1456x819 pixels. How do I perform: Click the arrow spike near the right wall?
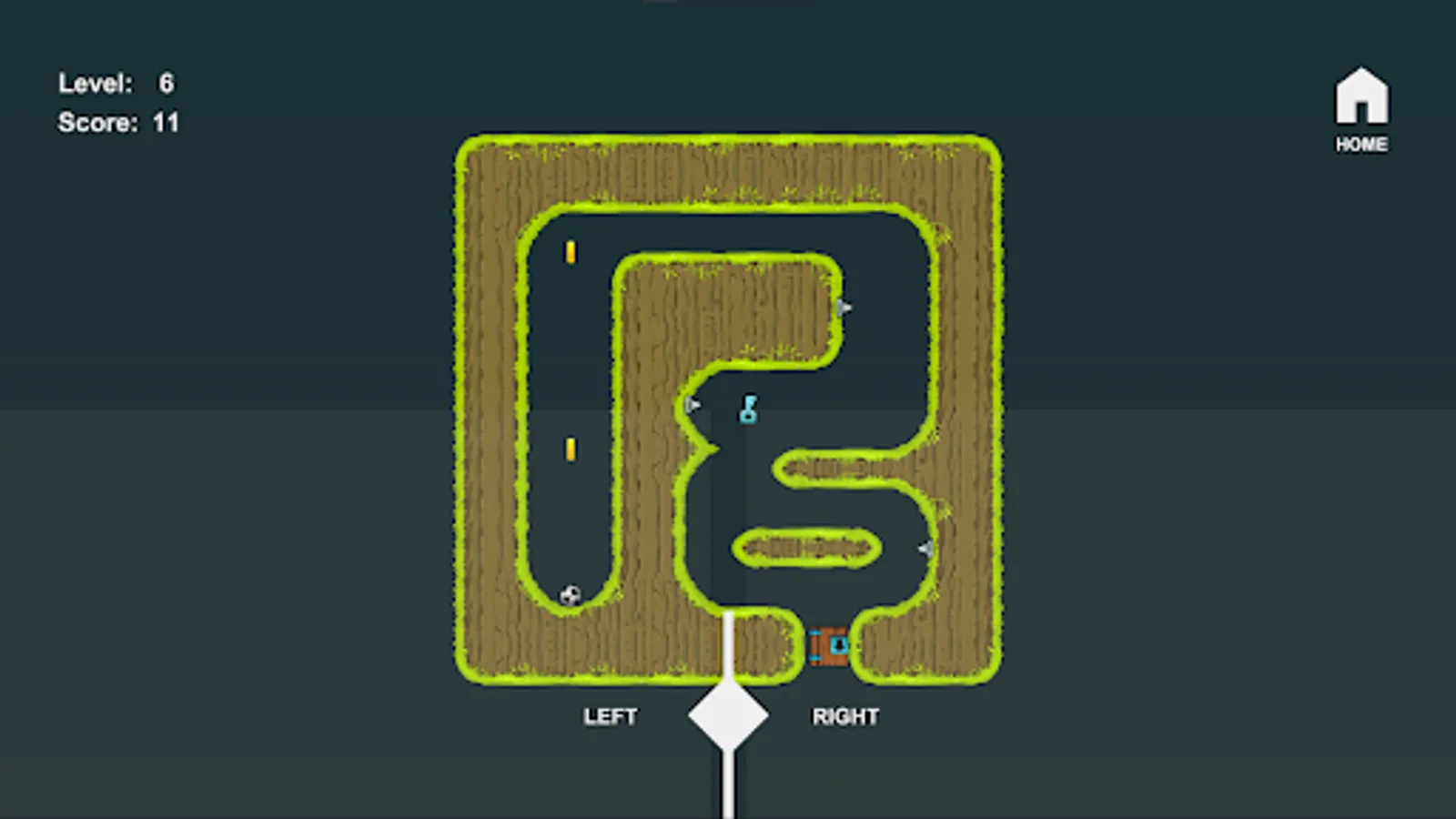tap(925, 547)
